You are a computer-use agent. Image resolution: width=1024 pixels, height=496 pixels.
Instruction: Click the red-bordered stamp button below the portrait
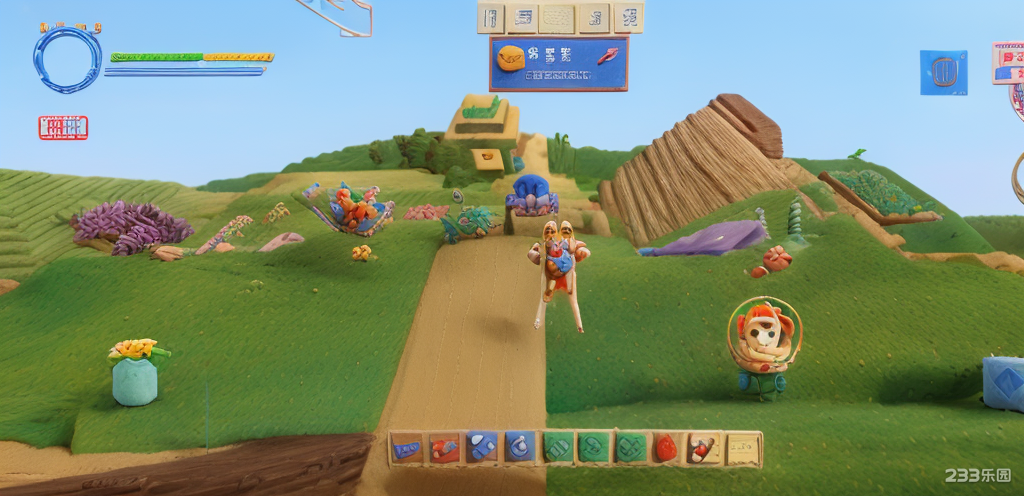tap(63, 127)
